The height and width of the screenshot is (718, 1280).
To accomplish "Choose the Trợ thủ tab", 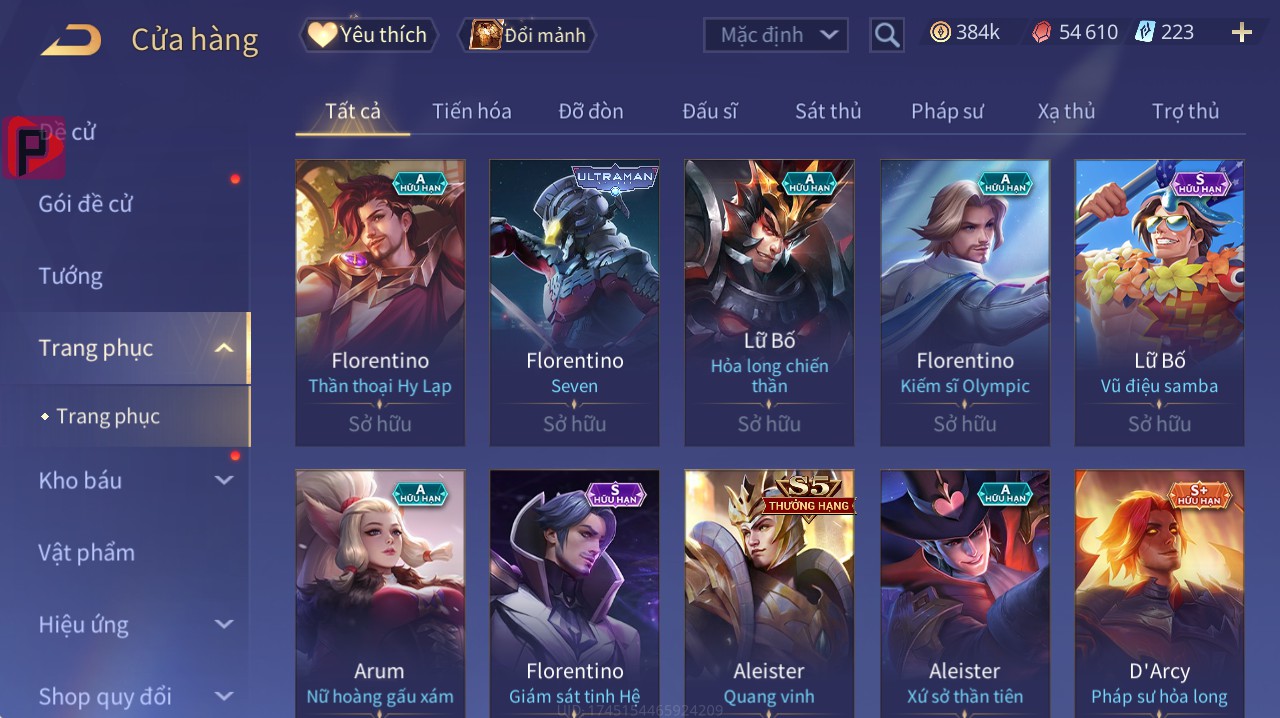I will click(1185, 111).
